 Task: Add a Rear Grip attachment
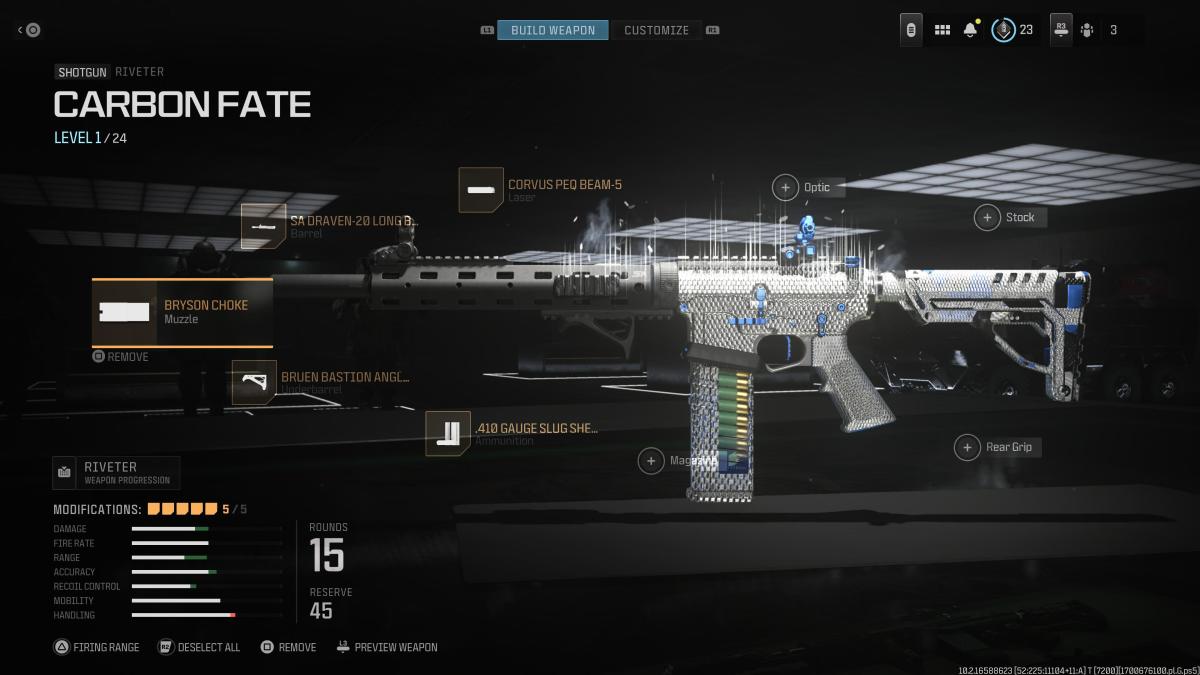pos(967,447)
